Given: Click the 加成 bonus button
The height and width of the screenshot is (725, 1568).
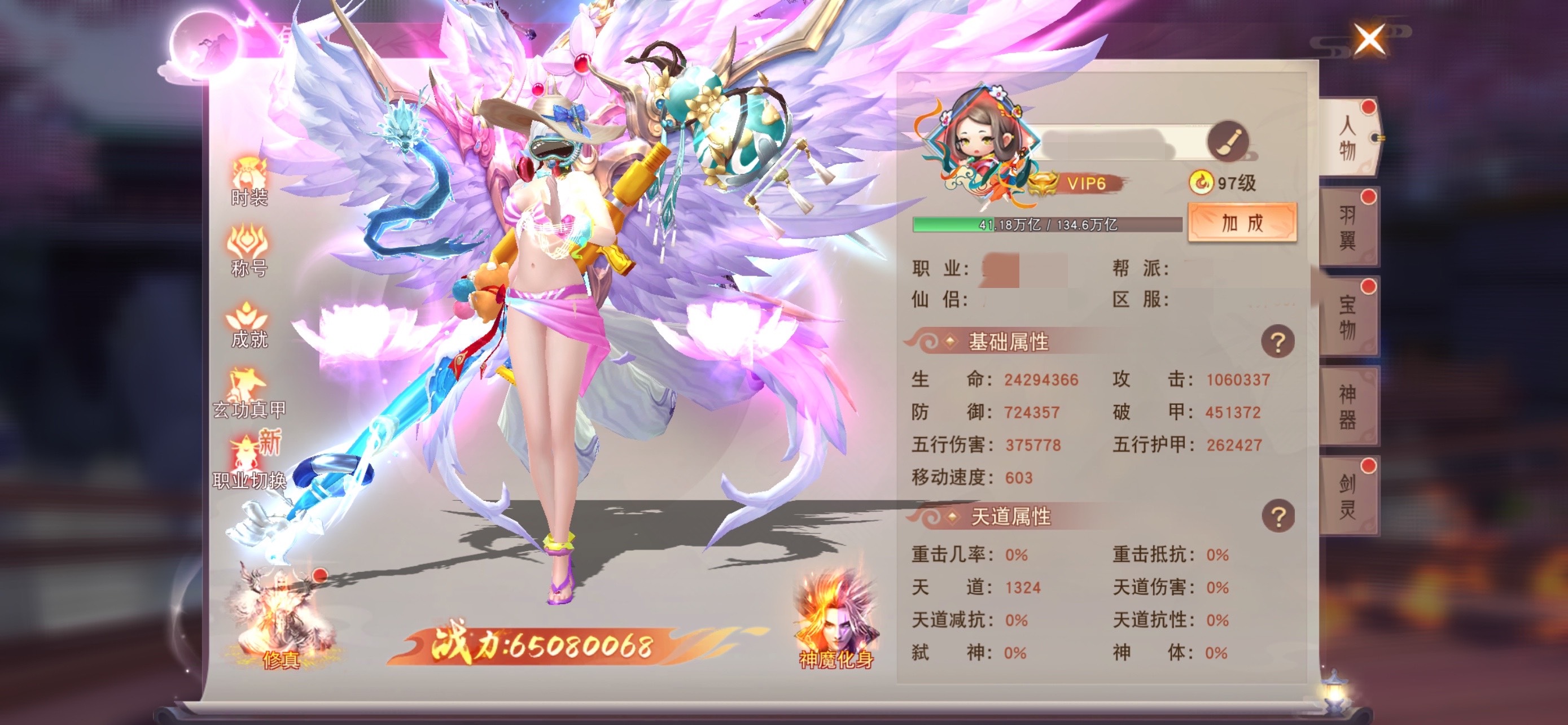Looking at the screenshot, I should 1242,223.
